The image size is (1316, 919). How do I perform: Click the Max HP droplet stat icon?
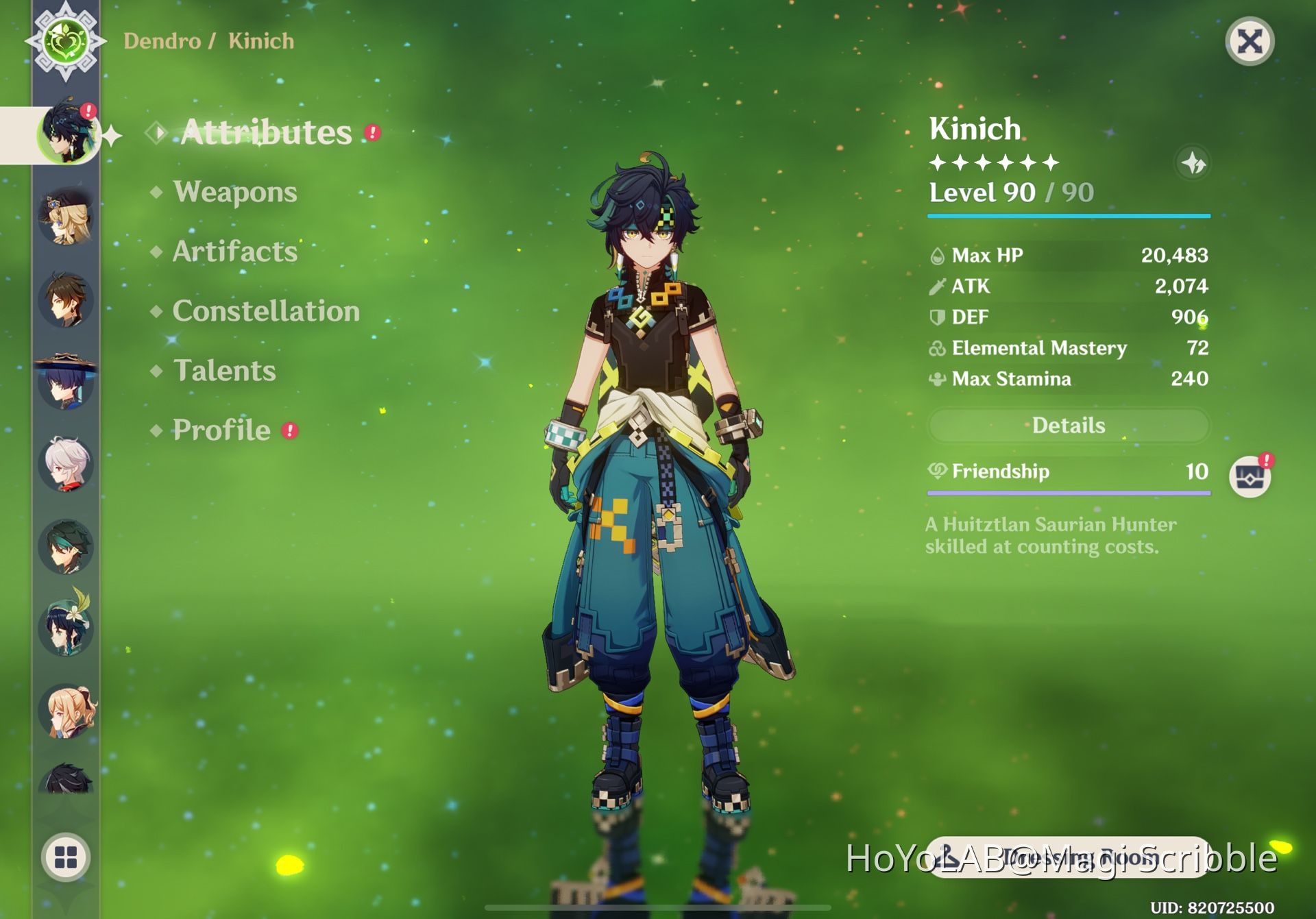point(936,255)
